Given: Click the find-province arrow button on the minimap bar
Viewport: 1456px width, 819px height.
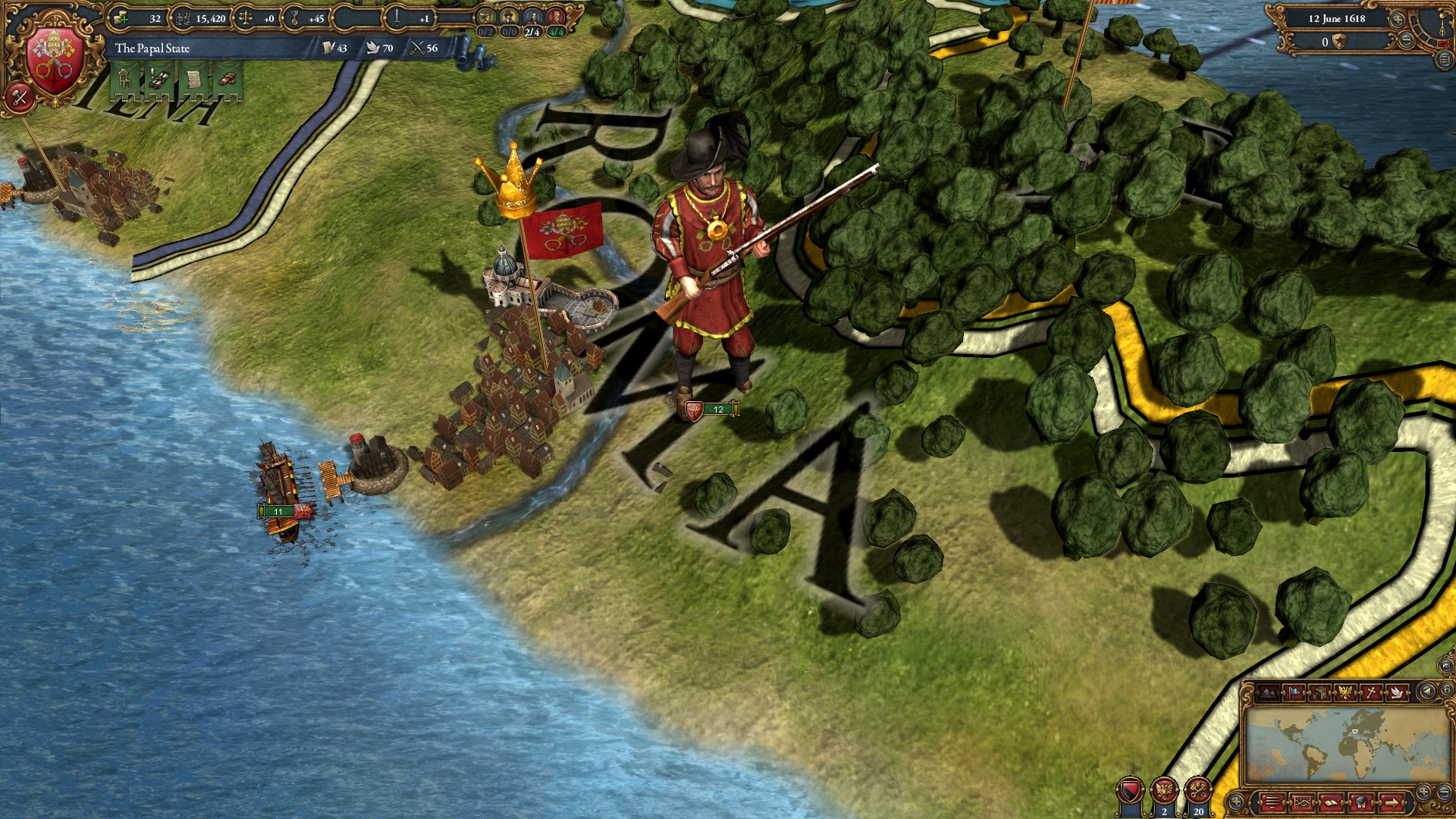Looking at the screenshot, I should click(x=1392, y=802).
